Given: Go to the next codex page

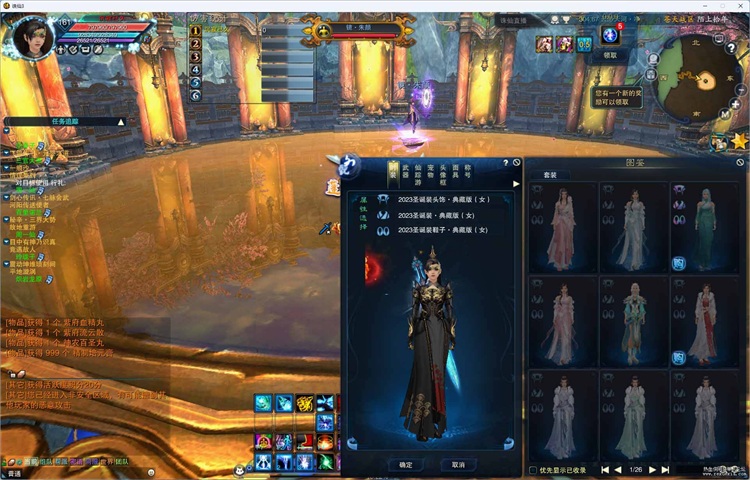Looking at the screenshot, I should (653, 469).
